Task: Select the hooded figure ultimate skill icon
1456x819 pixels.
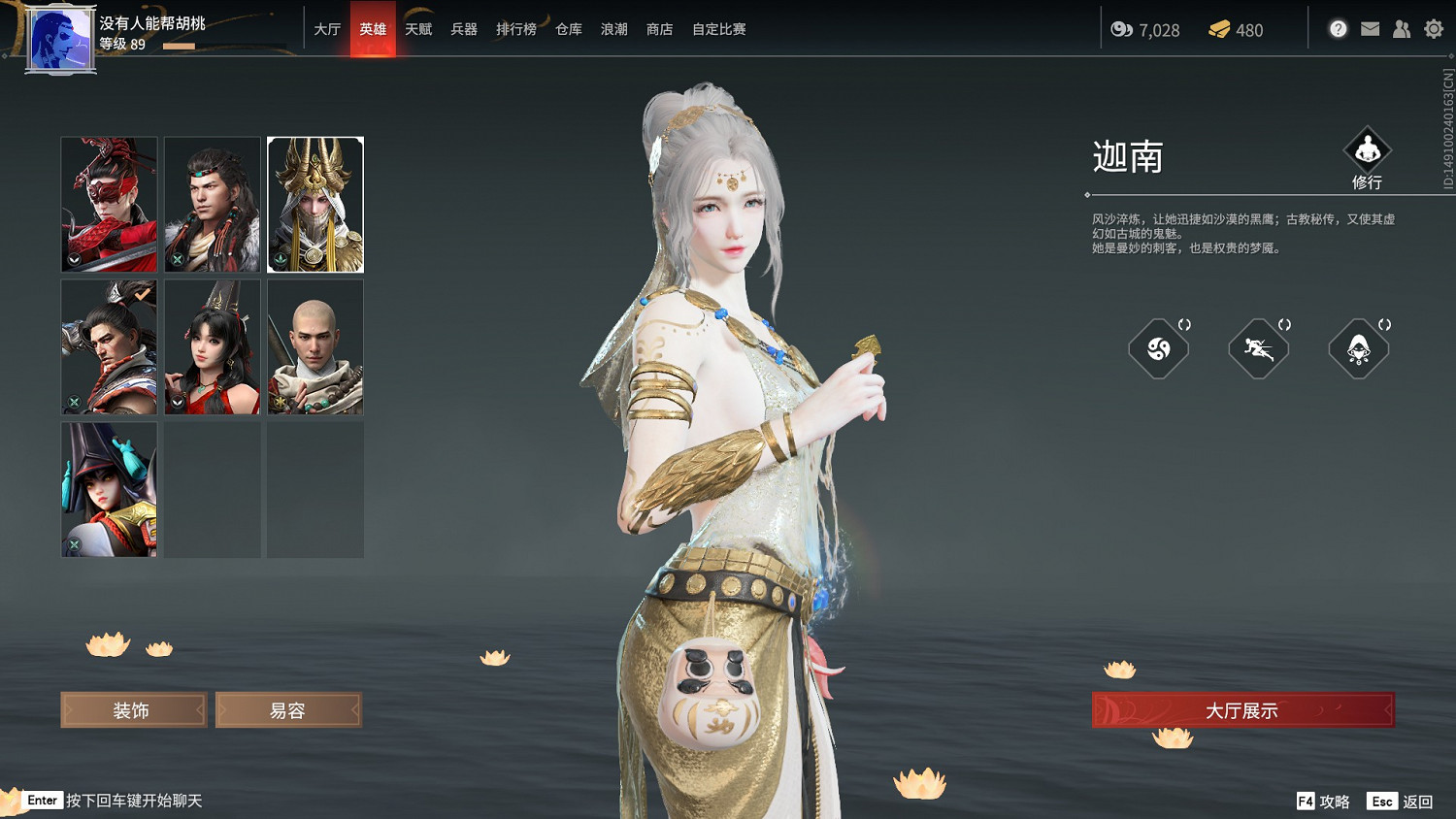Action: [1358, 349]
